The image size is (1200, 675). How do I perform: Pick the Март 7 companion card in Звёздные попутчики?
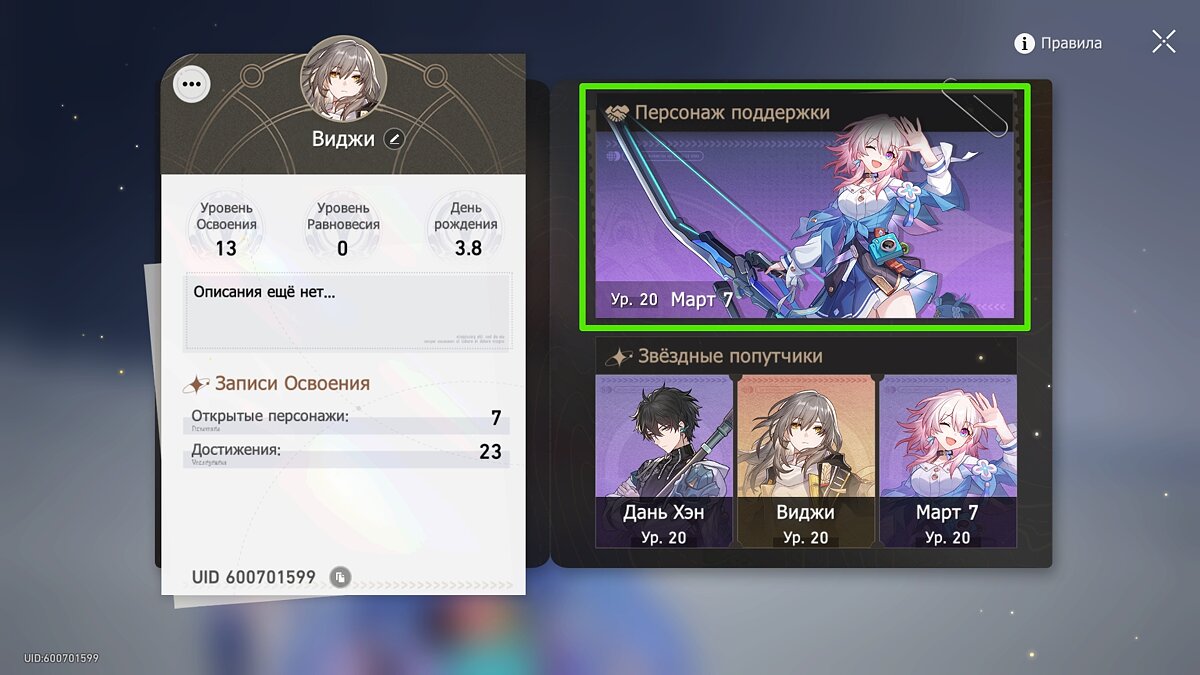(x=947, y=461)
